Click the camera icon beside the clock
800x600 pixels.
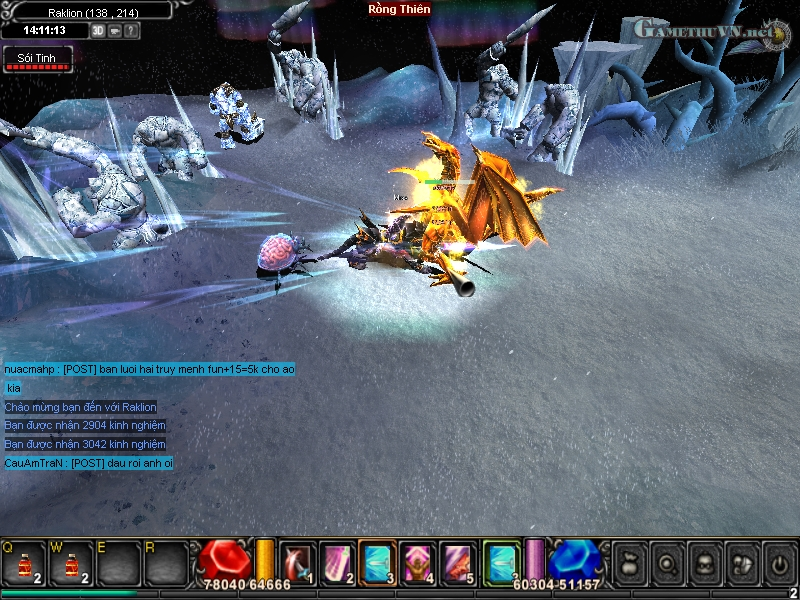point(115,31)
